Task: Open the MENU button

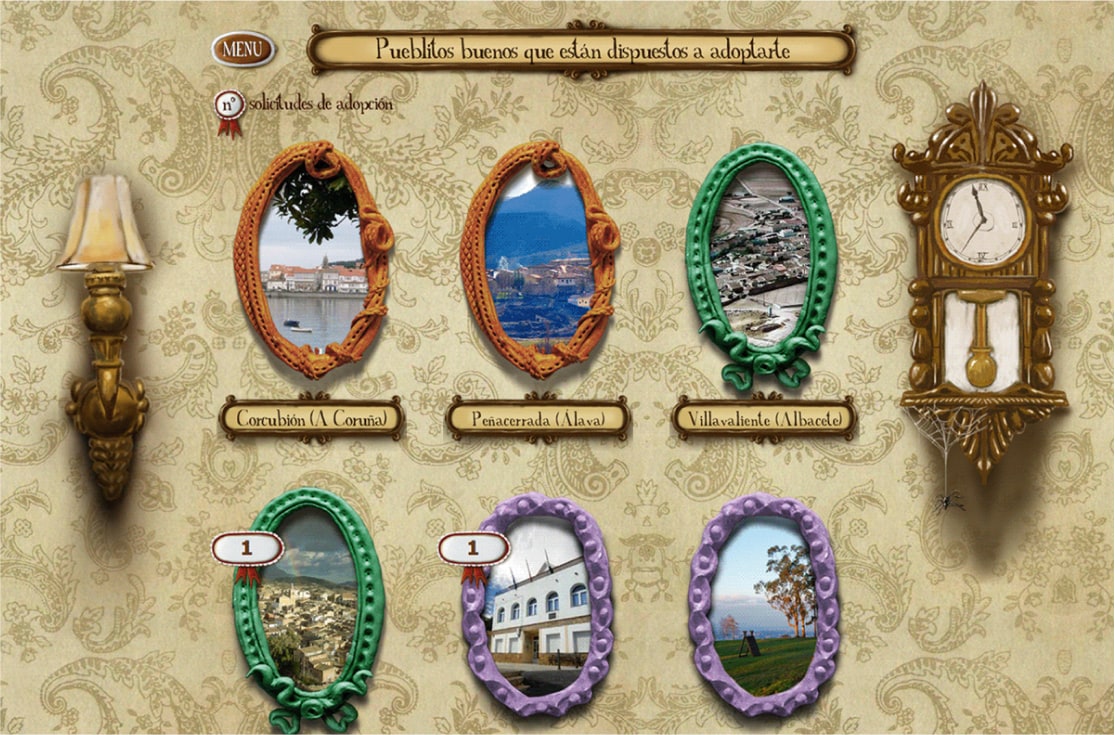Action: point(243,47)
